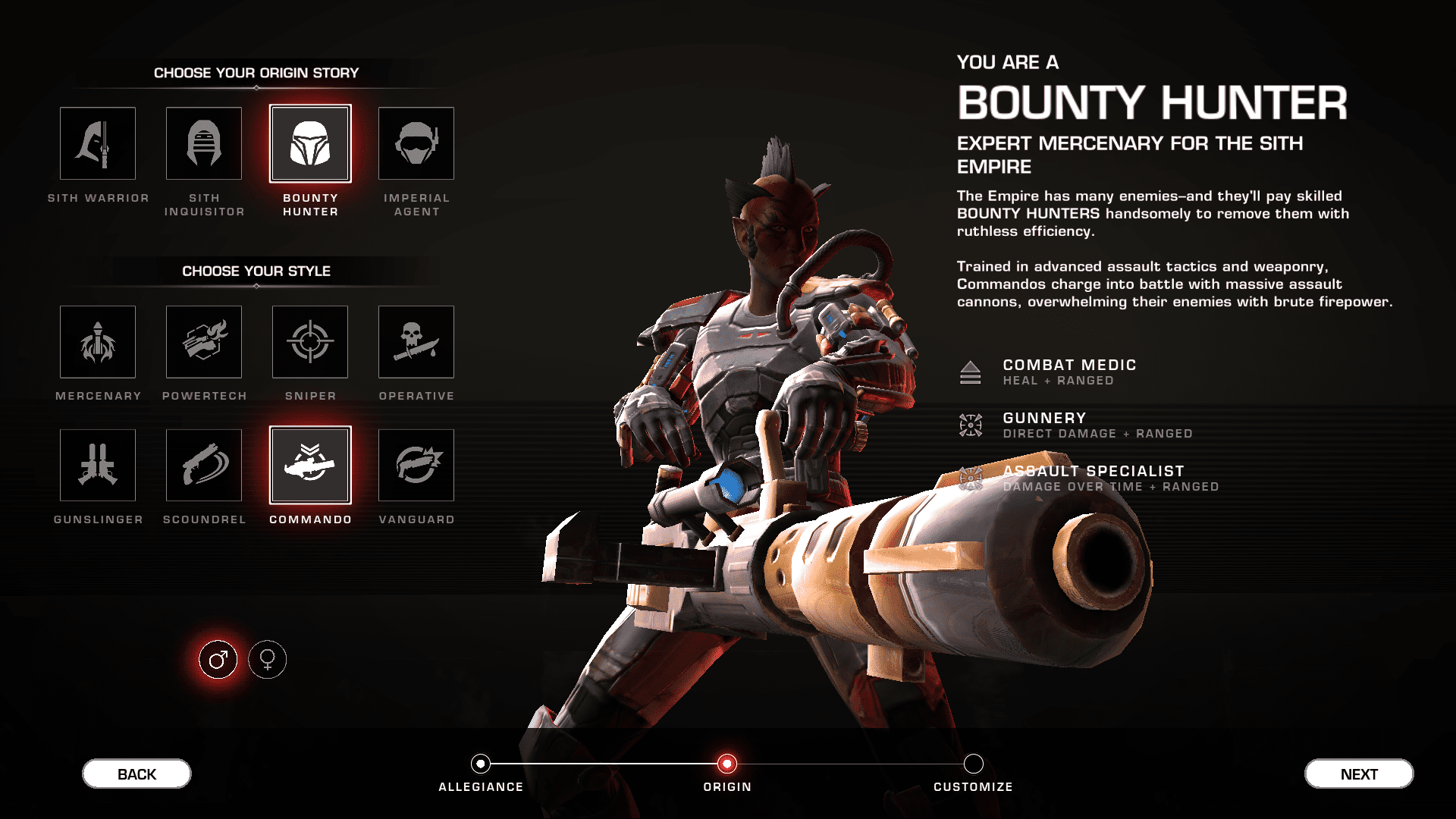Image resolution: width=1456 pixels, height=819 pixels.
Task: Select the Sith Inquisitor origin story
Action: 203,143
